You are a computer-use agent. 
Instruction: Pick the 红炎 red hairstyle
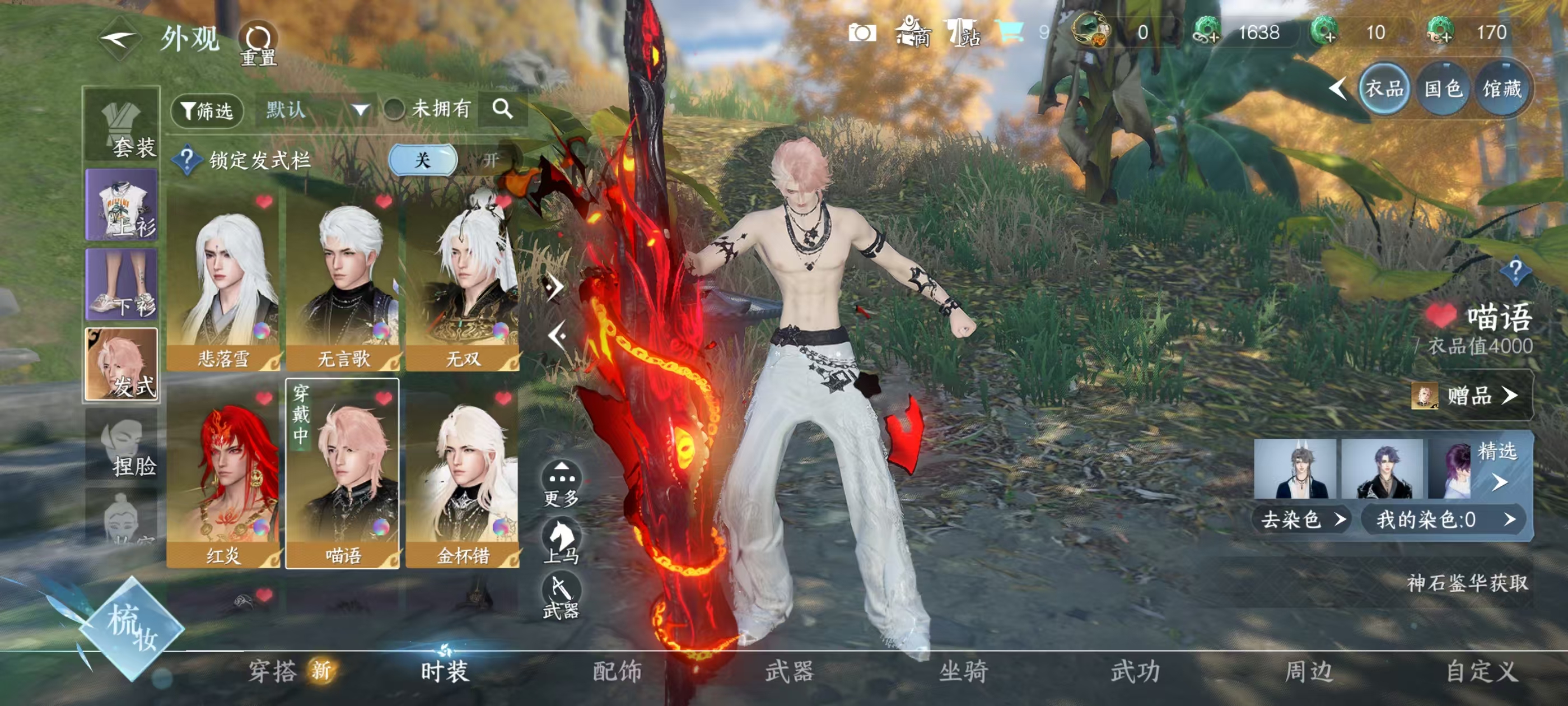223,479
